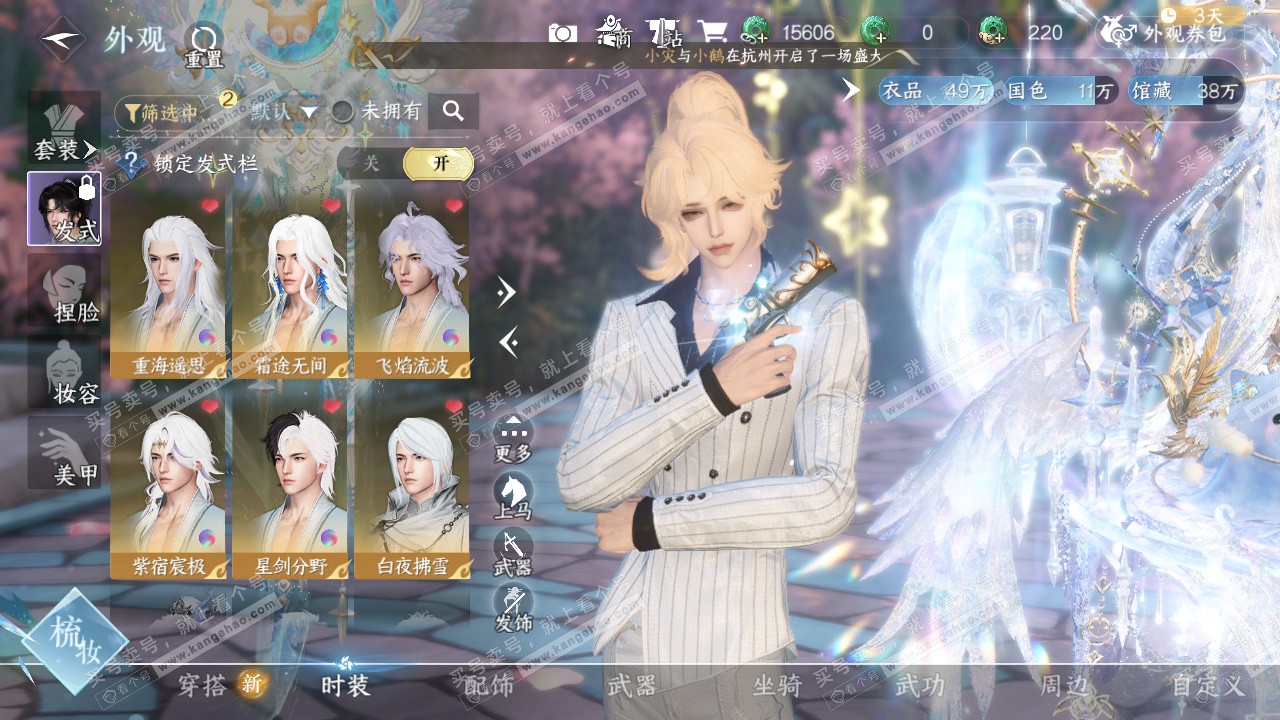The image size is (1280, 720).
Task: Toggle the 未拥有 unowned checkbox
Action: pyautogui.click(x=343, y=112)
